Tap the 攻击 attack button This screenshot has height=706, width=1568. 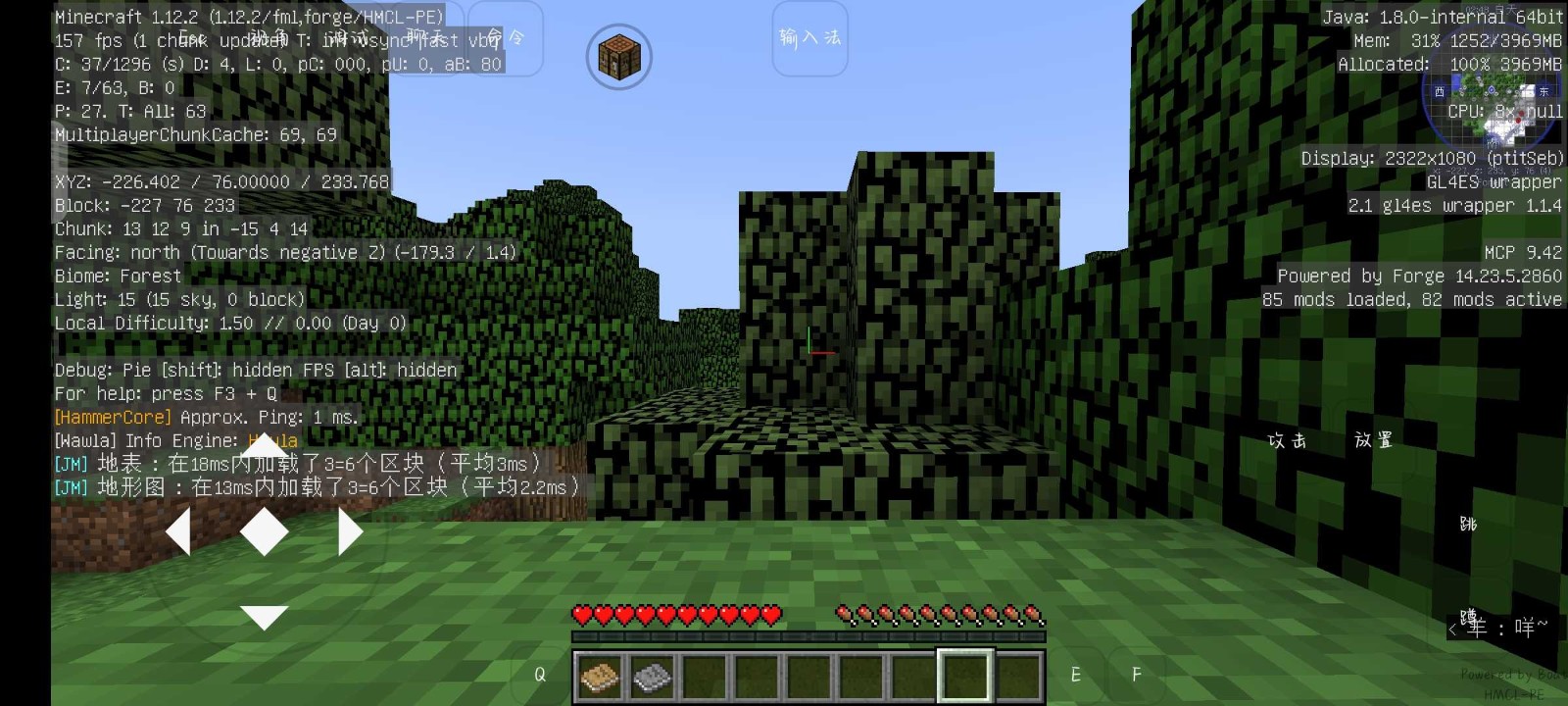[1287, 441]
